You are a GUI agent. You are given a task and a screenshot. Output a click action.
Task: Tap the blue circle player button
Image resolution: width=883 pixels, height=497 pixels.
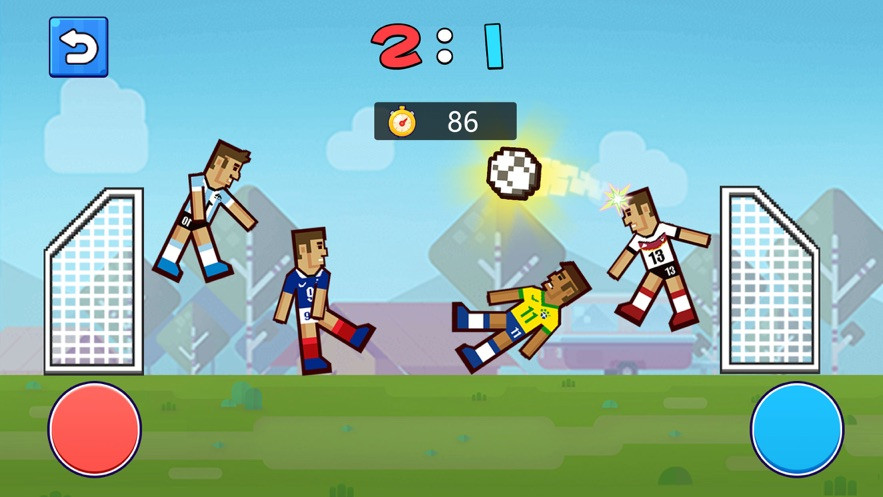point(797,429)
